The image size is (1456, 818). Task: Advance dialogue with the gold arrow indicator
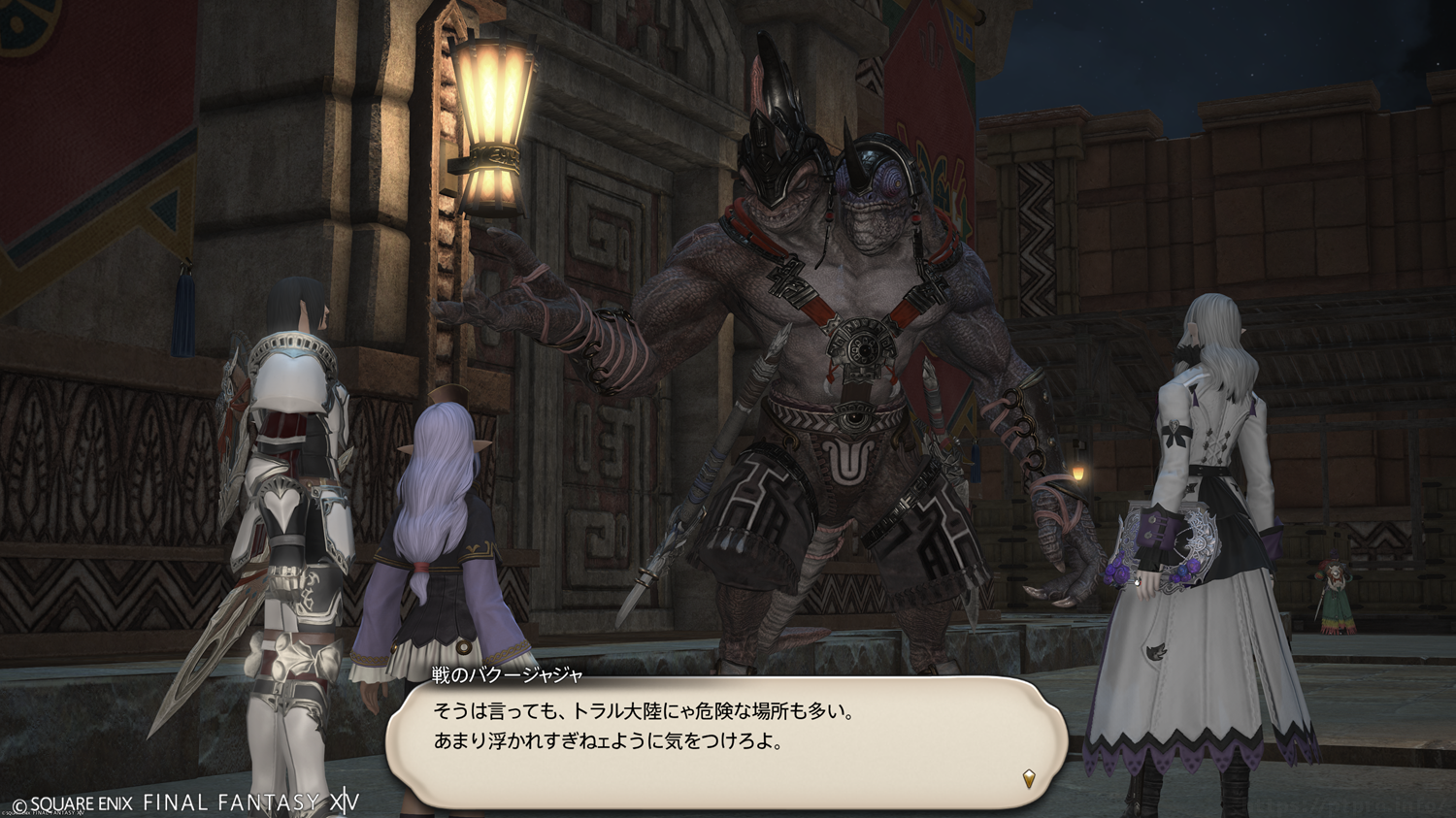click(1029, 778)
